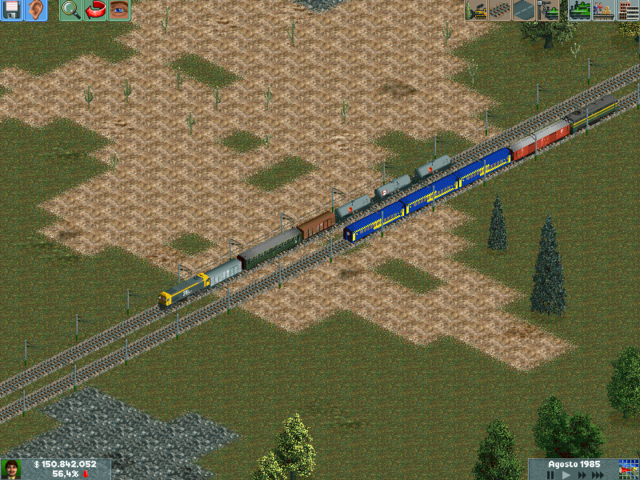Open the towns and industries list

pos(628,11)
